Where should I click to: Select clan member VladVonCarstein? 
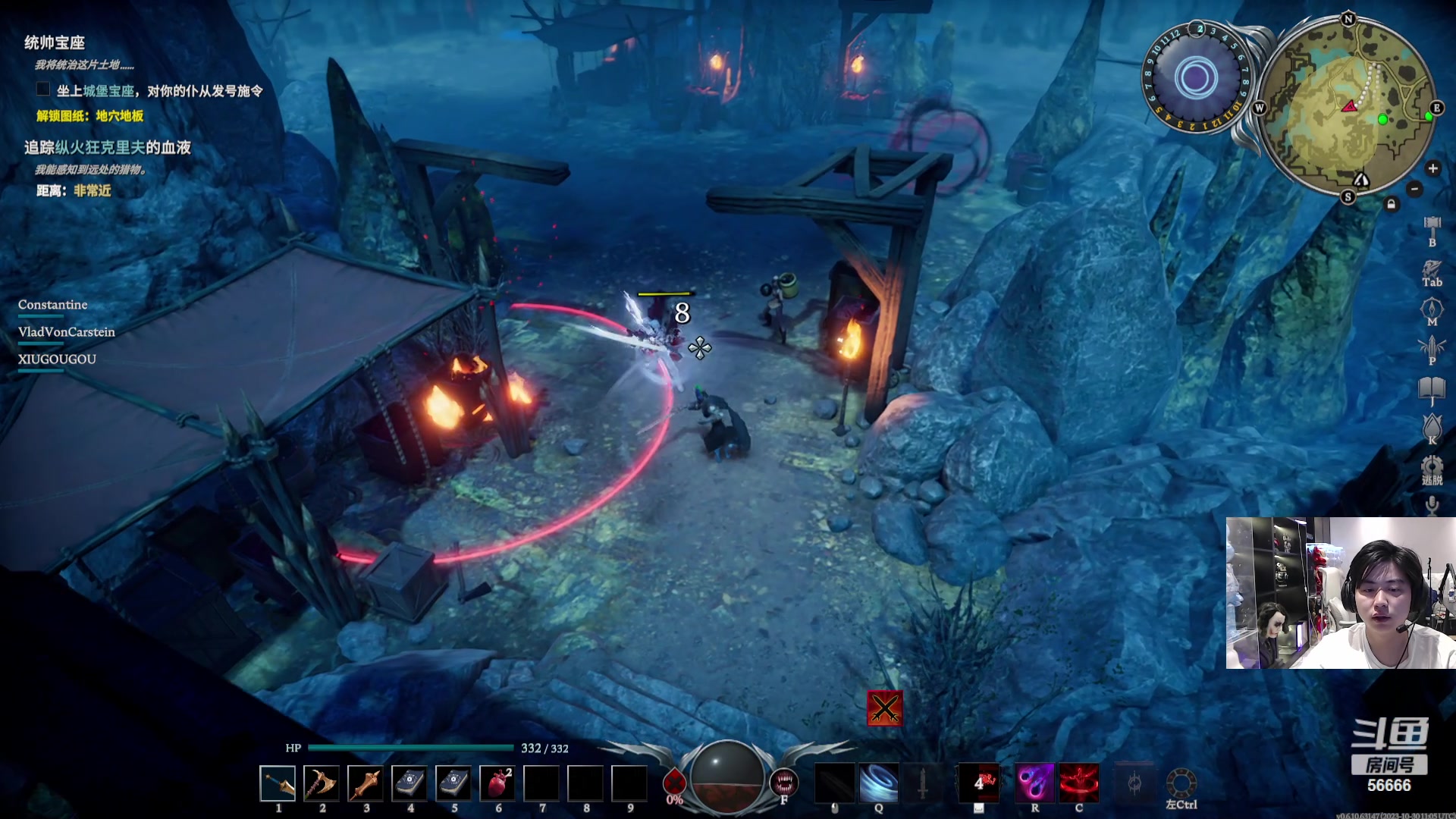point(67,332)
